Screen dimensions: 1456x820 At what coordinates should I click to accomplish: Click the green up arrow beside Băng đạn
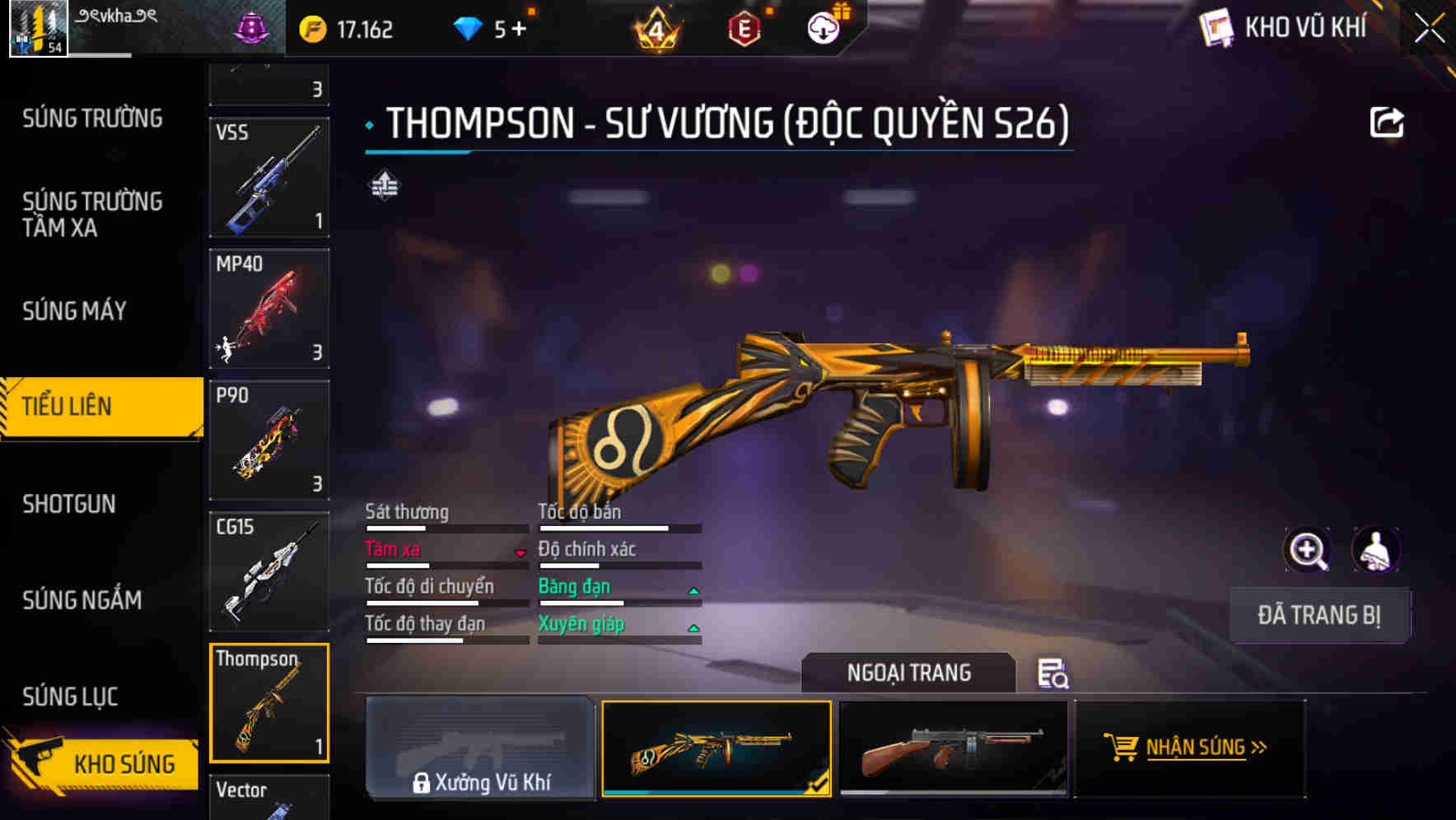click(693, 590)
